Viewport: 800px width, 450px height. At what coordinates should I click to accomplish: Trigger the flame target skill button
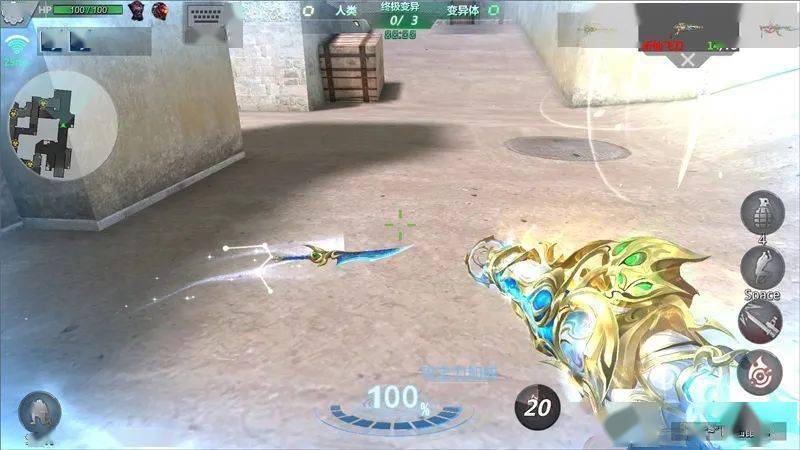[760, 372]
